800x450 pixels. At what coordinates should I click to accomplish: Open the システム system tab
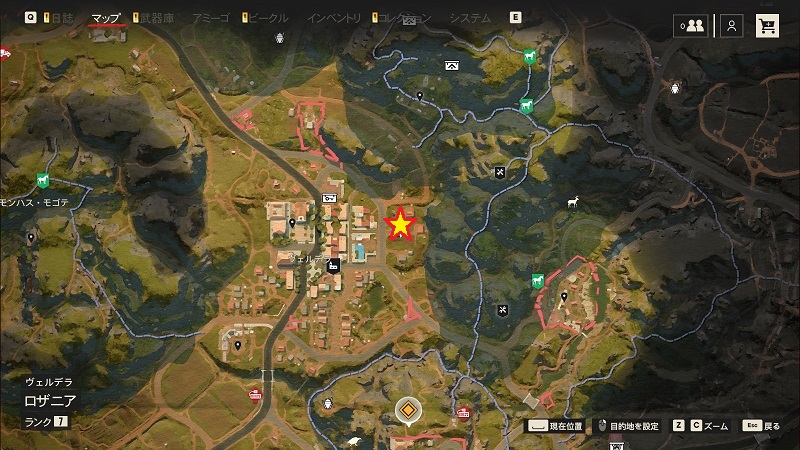[x=469, y=18]
